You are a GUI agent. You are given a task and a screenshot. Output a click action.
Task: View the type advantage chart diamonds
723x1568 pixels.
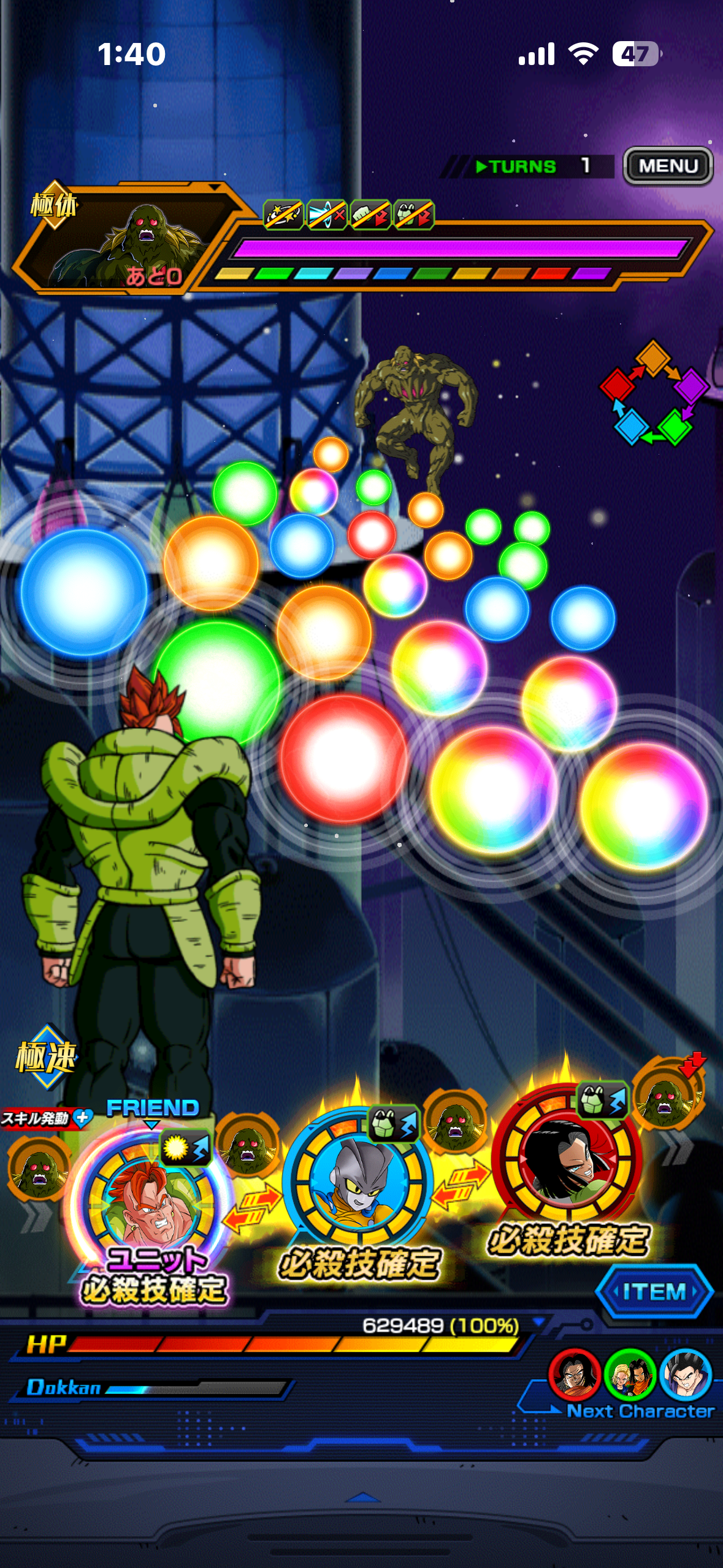click(x=654, y=393)
